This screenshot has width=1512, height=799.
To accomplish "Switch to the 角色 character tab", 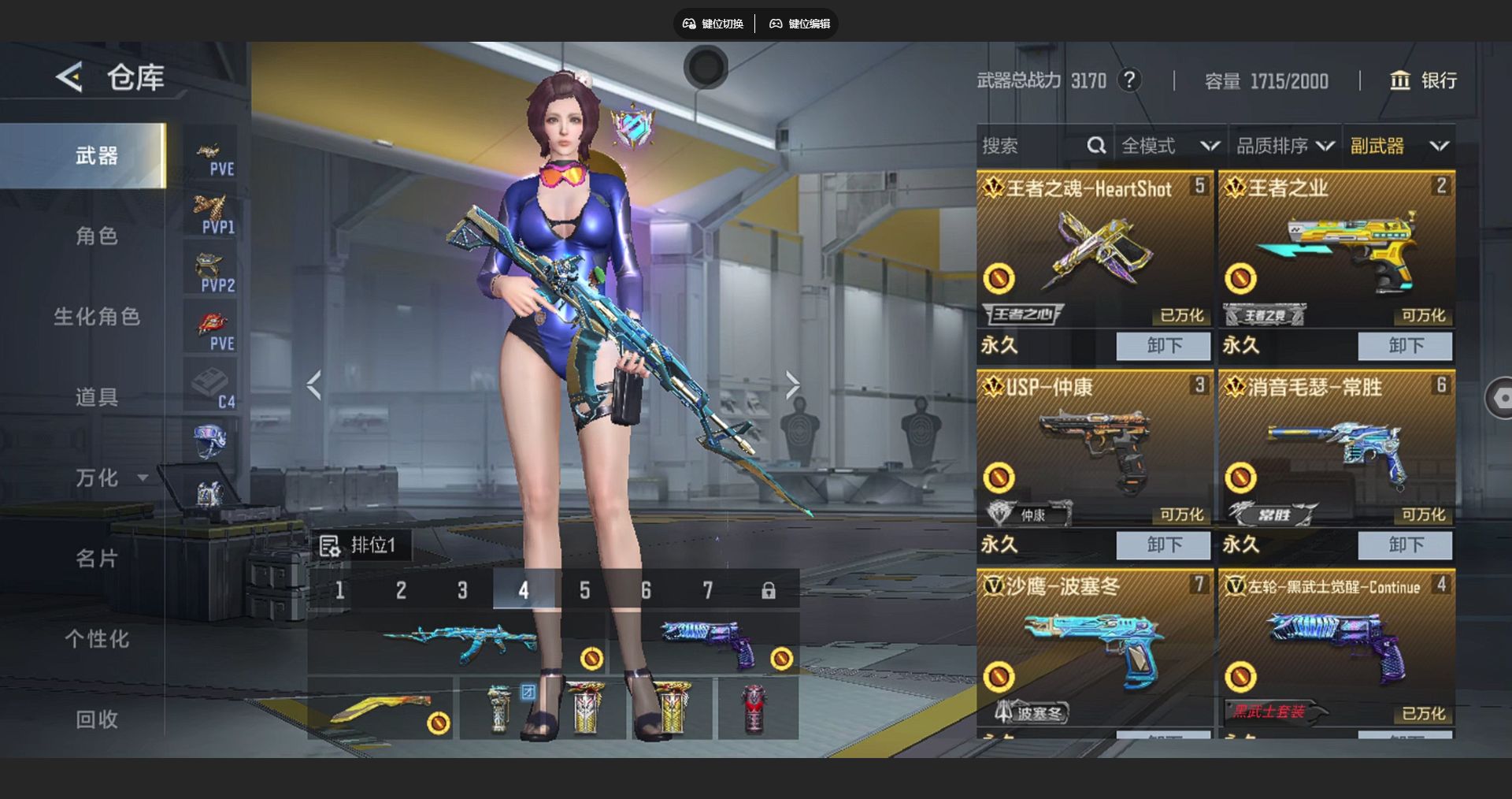I will [x=96, y=236].
